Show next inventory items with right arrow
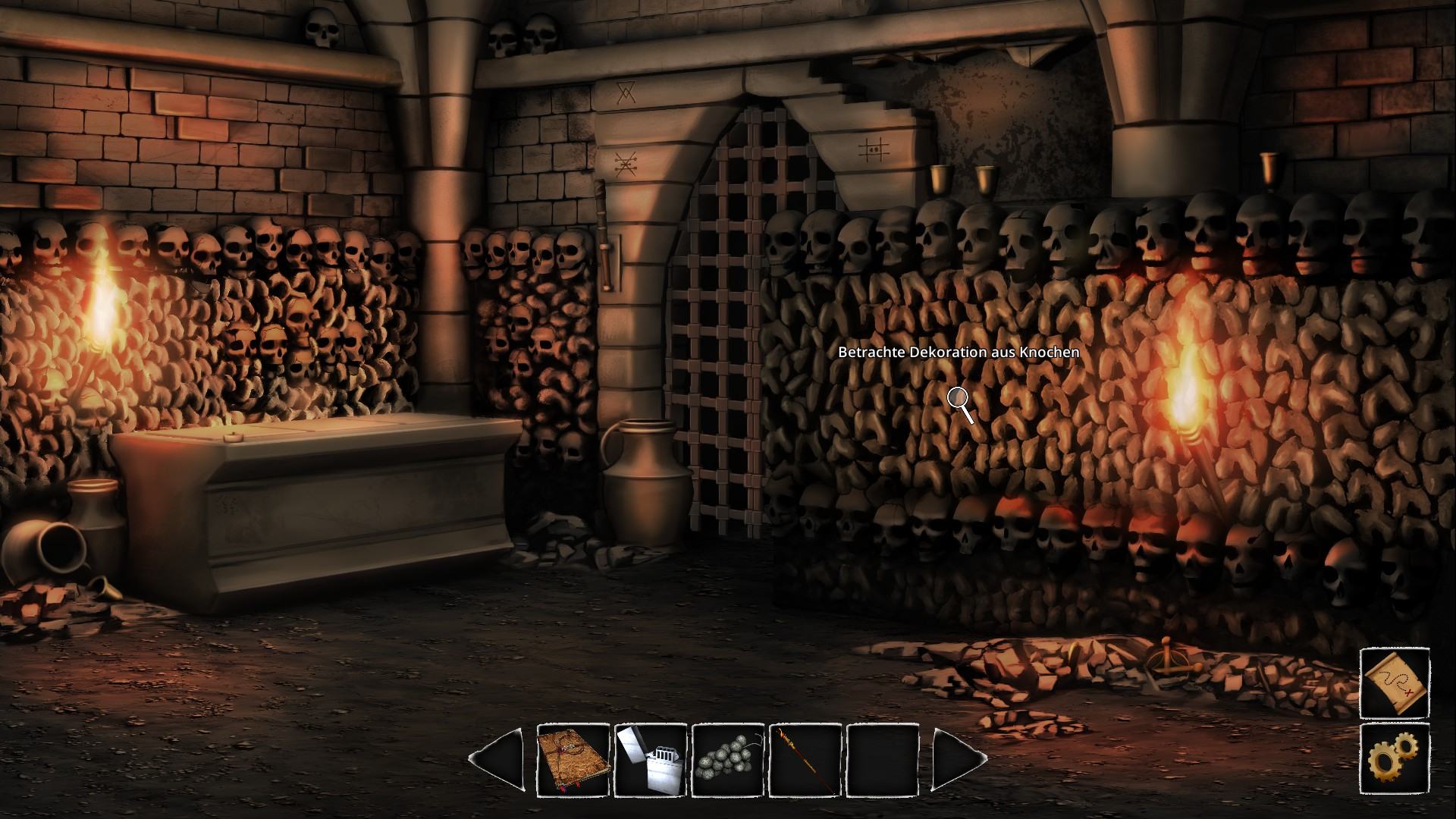1456x819 pixels. 958,759
